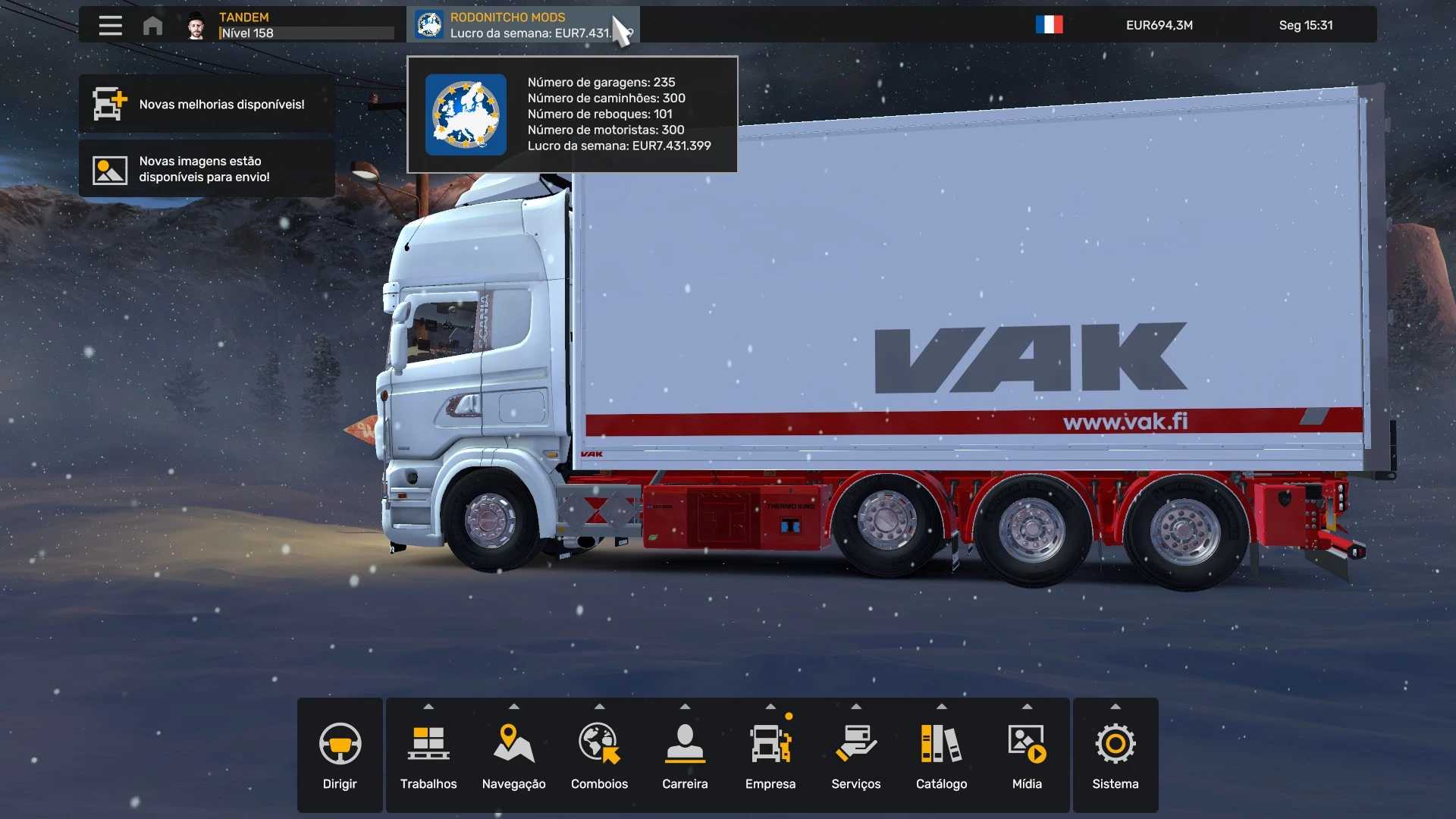The width and height of the screenshot is (1456, 819).
Task: Open the Empresa company menu
Action: pyautogui.click(x=770, y=755)
